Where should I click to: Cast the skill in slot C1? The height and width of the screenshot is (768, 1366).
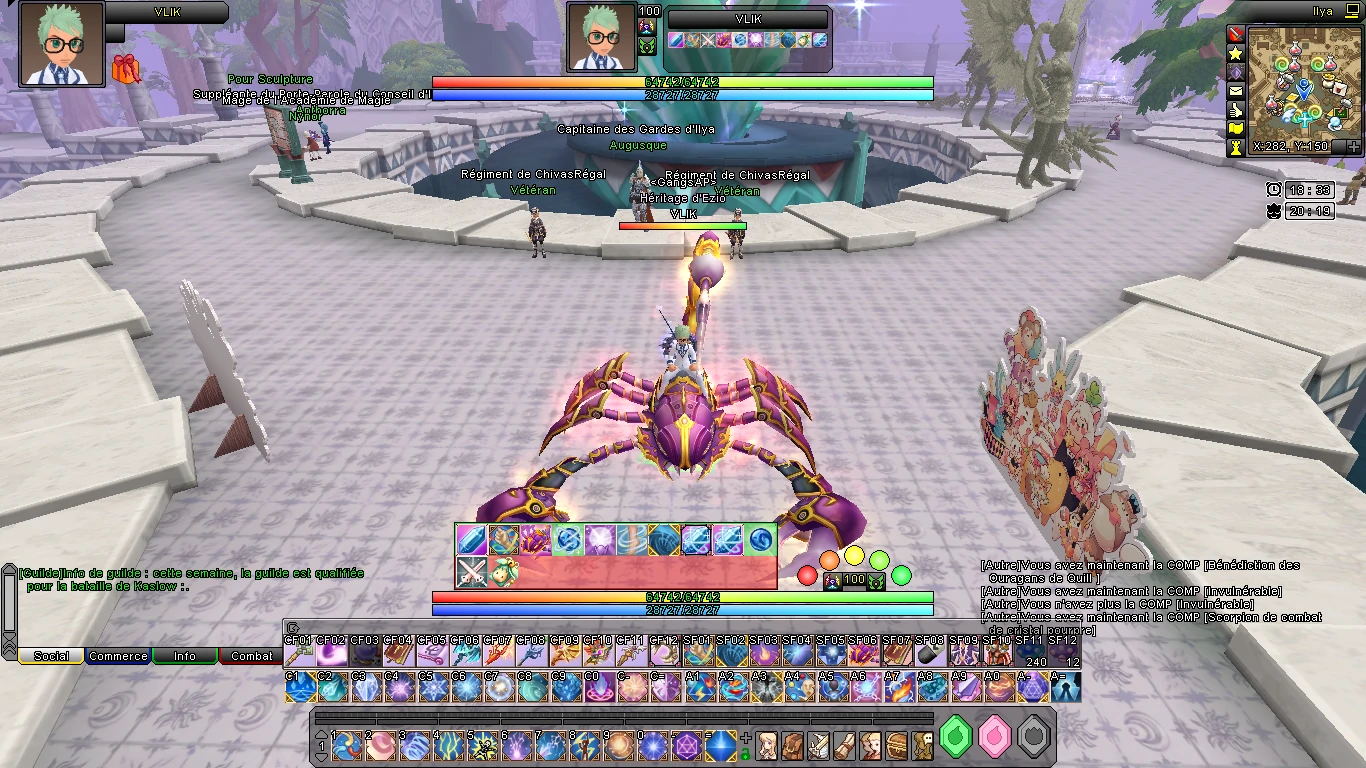pos(299,688)
